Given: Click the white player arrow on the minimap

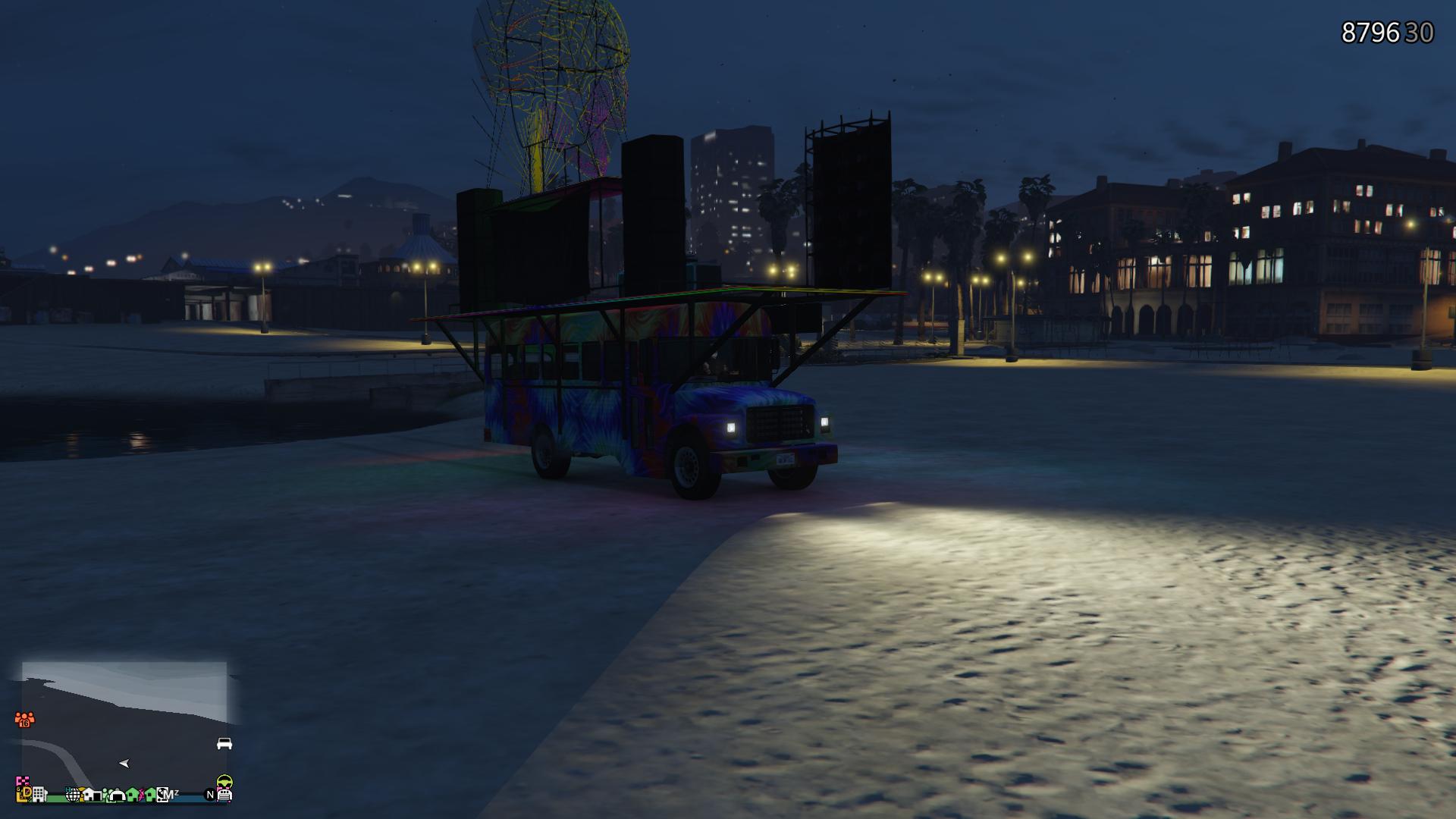Looking at the screenshot, I should [124, 764].
